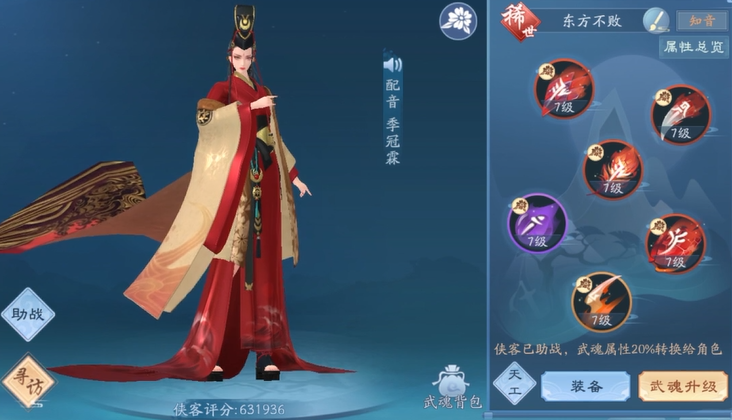Open the 武魂升级 soul upgrade button

(x=675, y=384)
